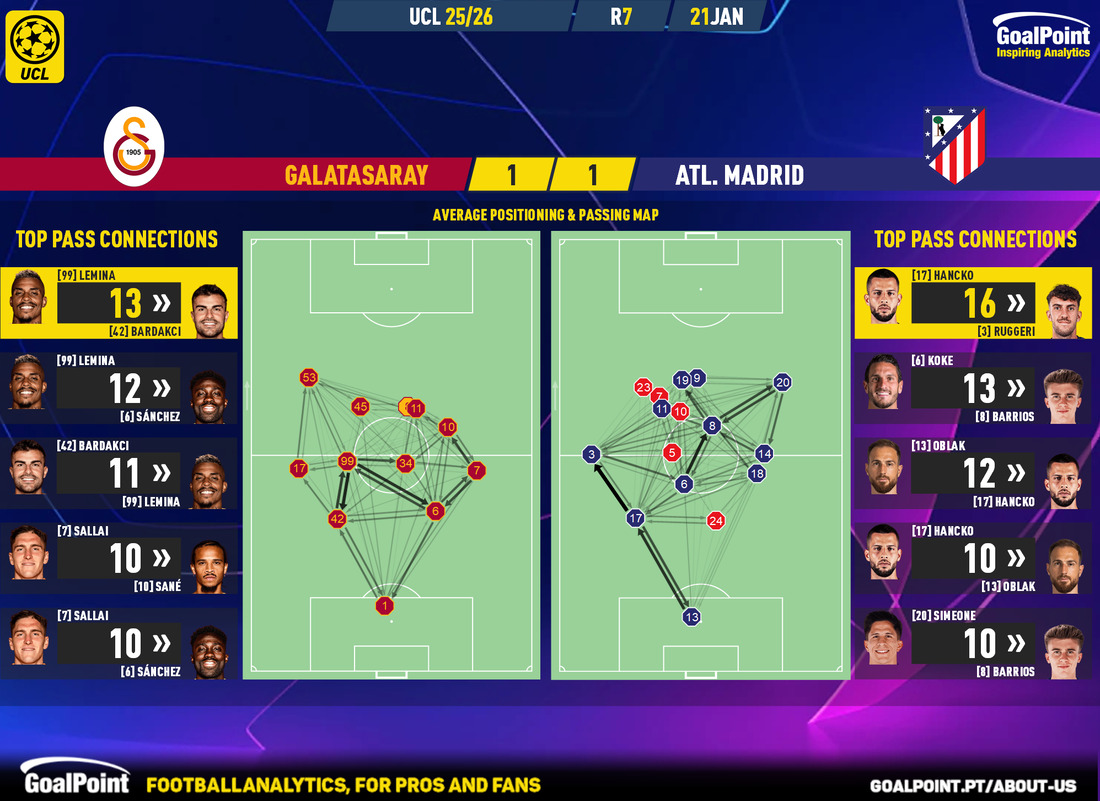Viewport: 1100px width, 801px height.
Task: Click the yellow UCL competition badge
Action: [x=34, y=46]
